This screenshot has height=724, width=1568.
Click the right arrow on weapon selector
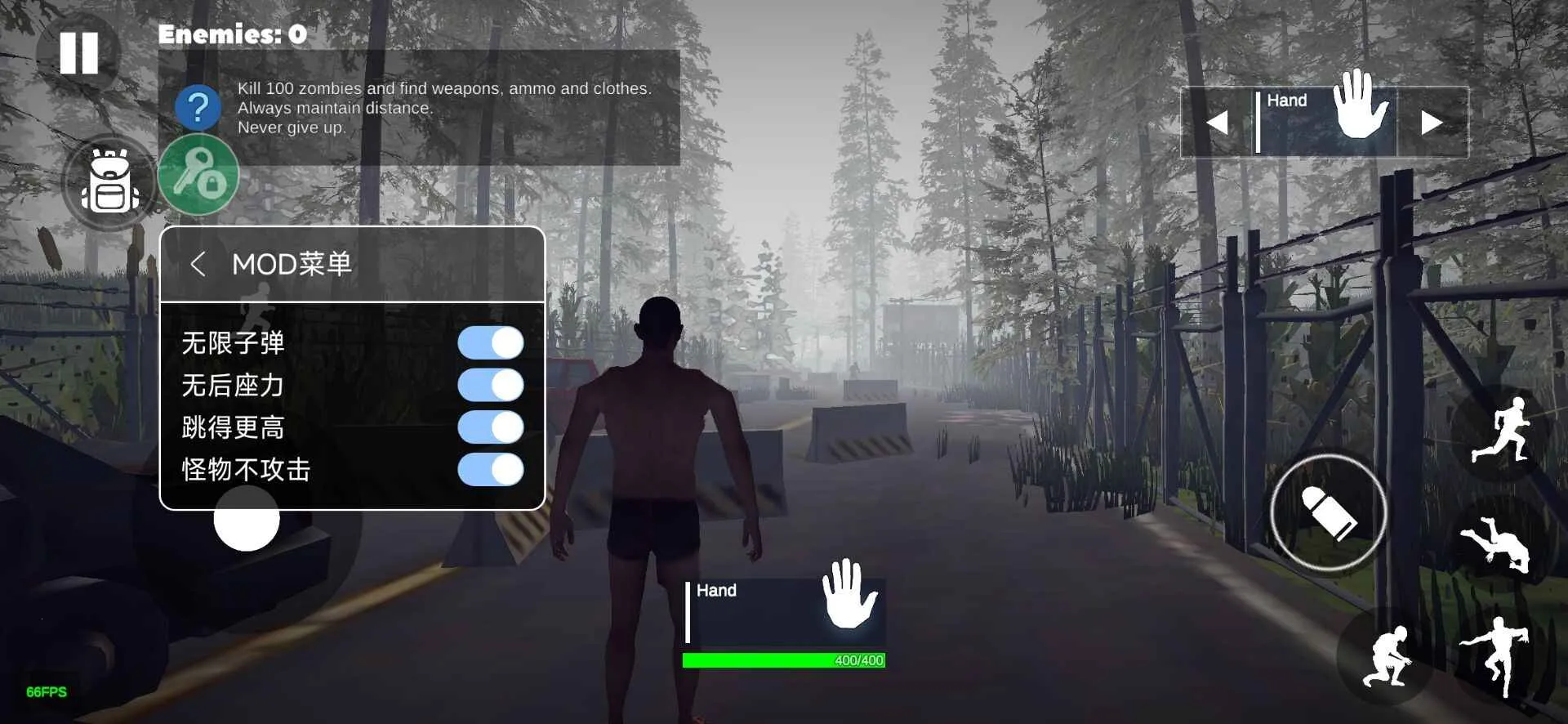(1432, 122)
